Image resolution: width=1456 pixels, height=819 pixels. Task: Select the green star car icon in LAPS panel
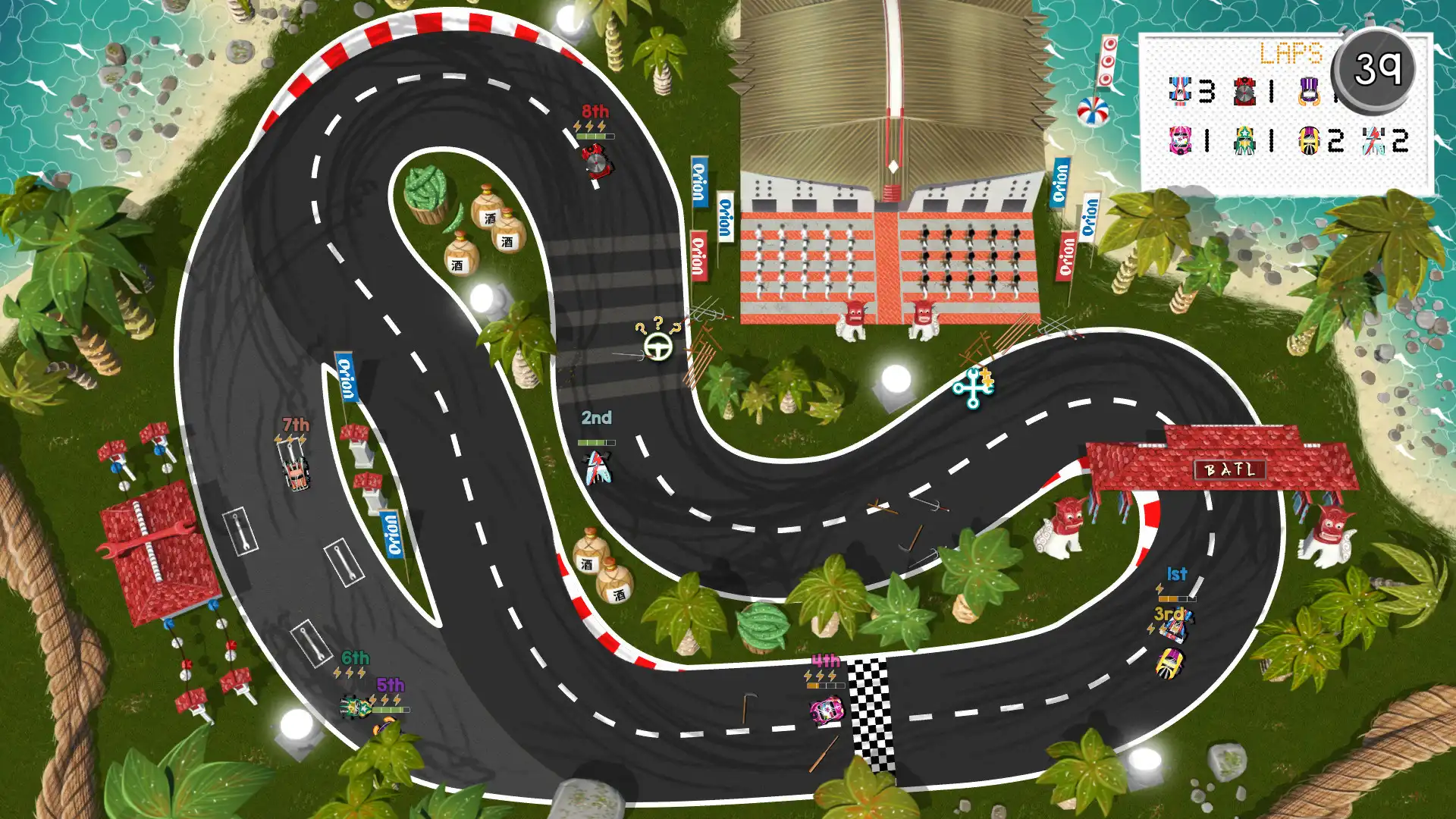(1244, 141)
